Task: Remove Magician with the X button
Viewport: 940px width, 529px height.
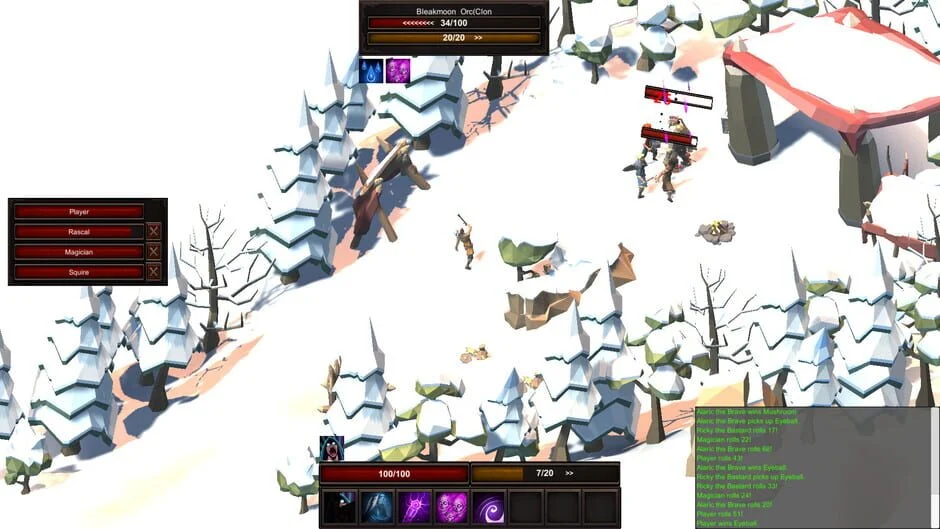Action: pos(154,252)
